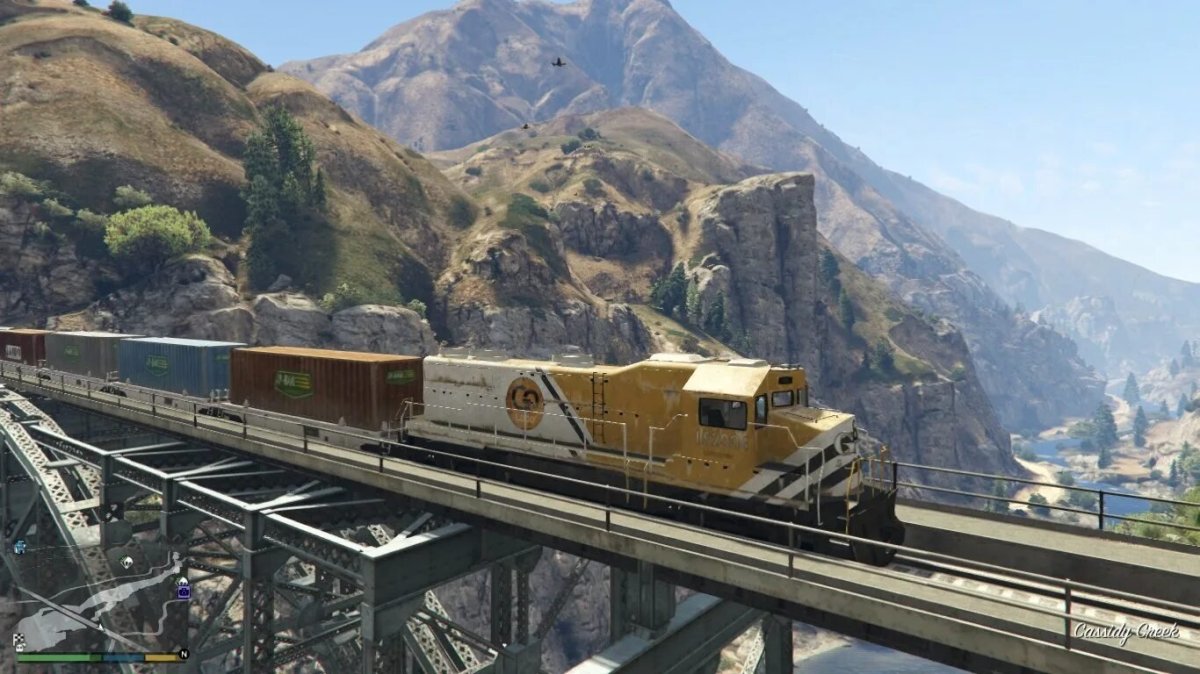This screenshot has height=674, width=1200.
Task: Select the purple briefcase blip on minimap
Action: click(x=183, y=591)
